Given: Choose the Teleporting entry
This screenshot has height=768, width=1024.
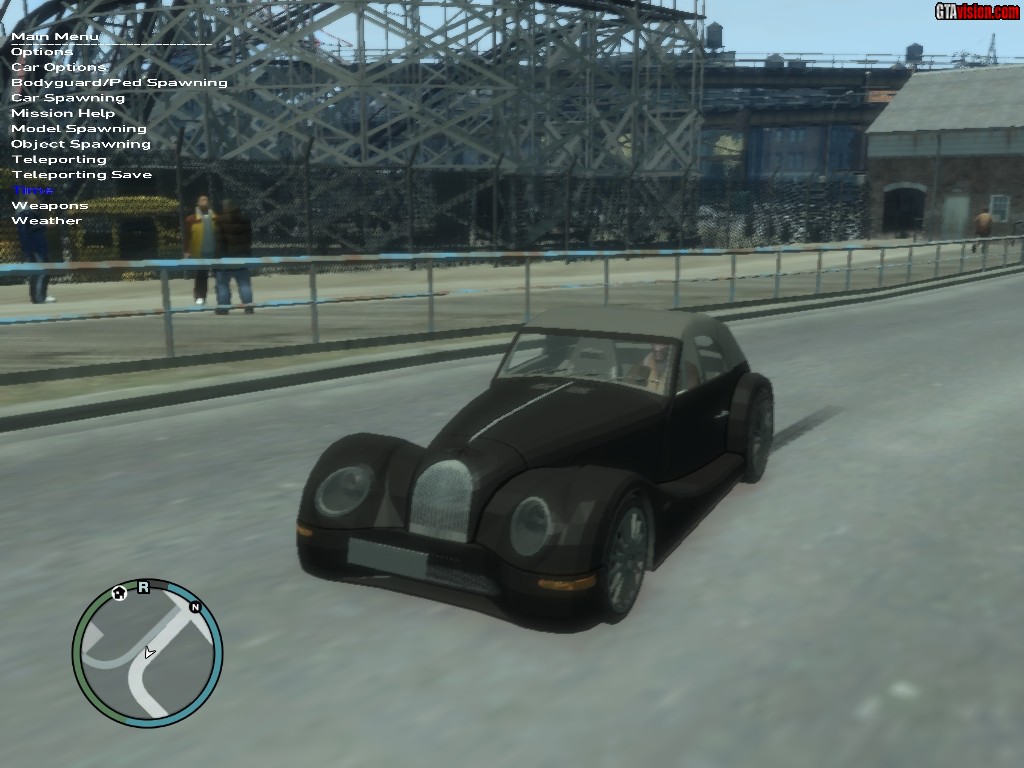Looking at the screenshot, I should pos(58,159).
